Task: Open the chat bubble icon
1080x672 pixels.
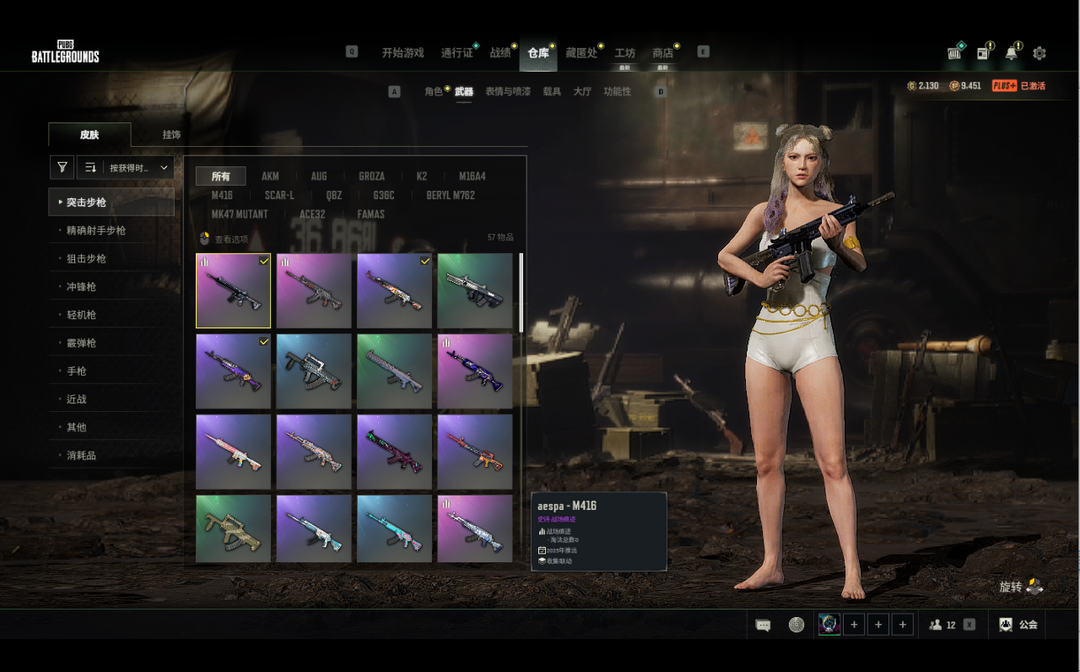Action: (763, 625)
